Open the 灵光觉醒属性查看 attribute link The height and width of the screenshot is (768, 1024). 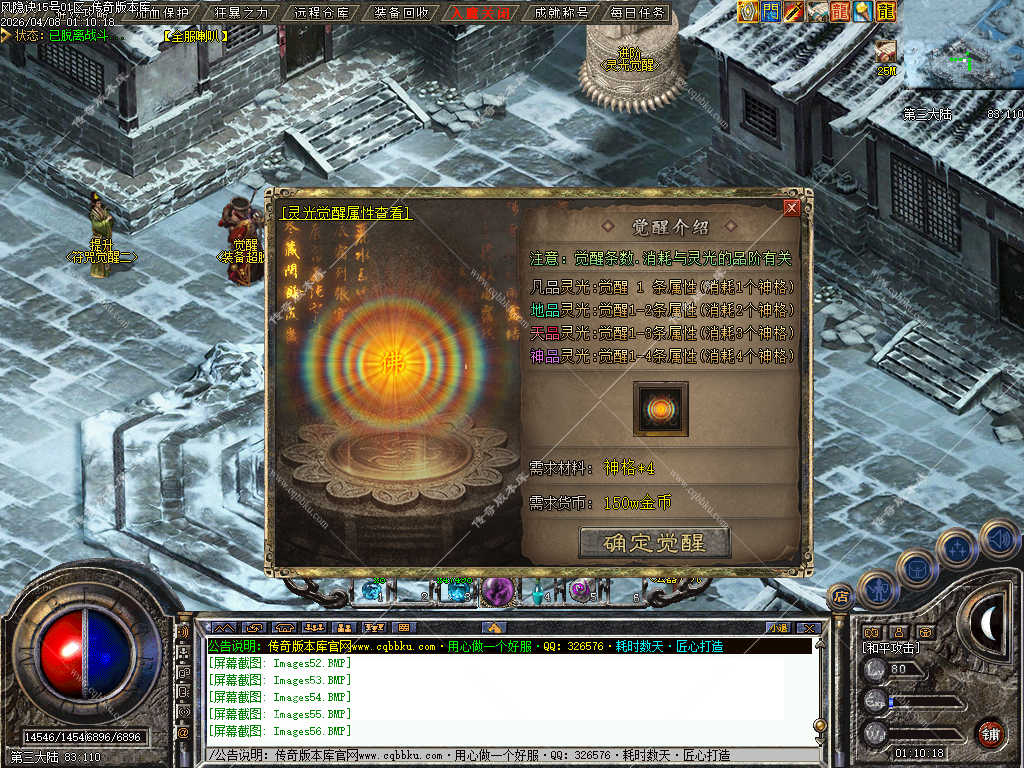[346, 213]
